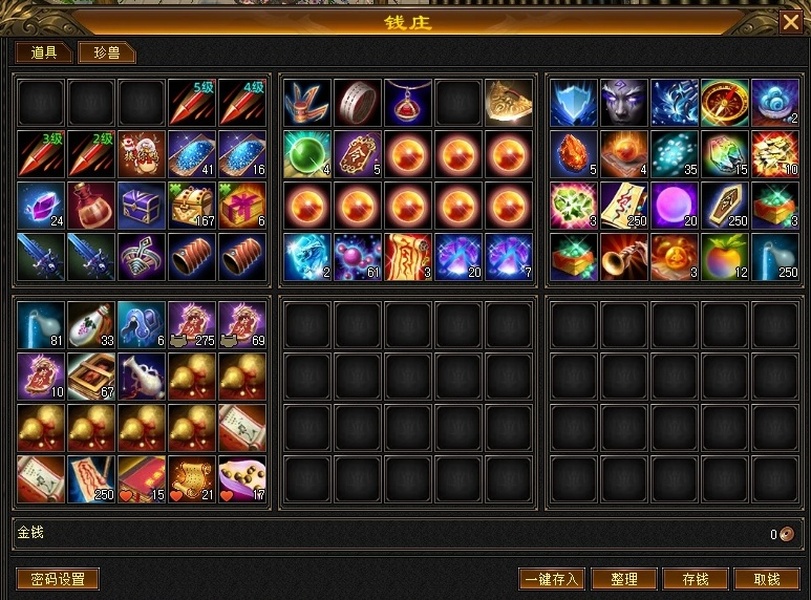Open the 珍兽 tab

pos(106,53)
